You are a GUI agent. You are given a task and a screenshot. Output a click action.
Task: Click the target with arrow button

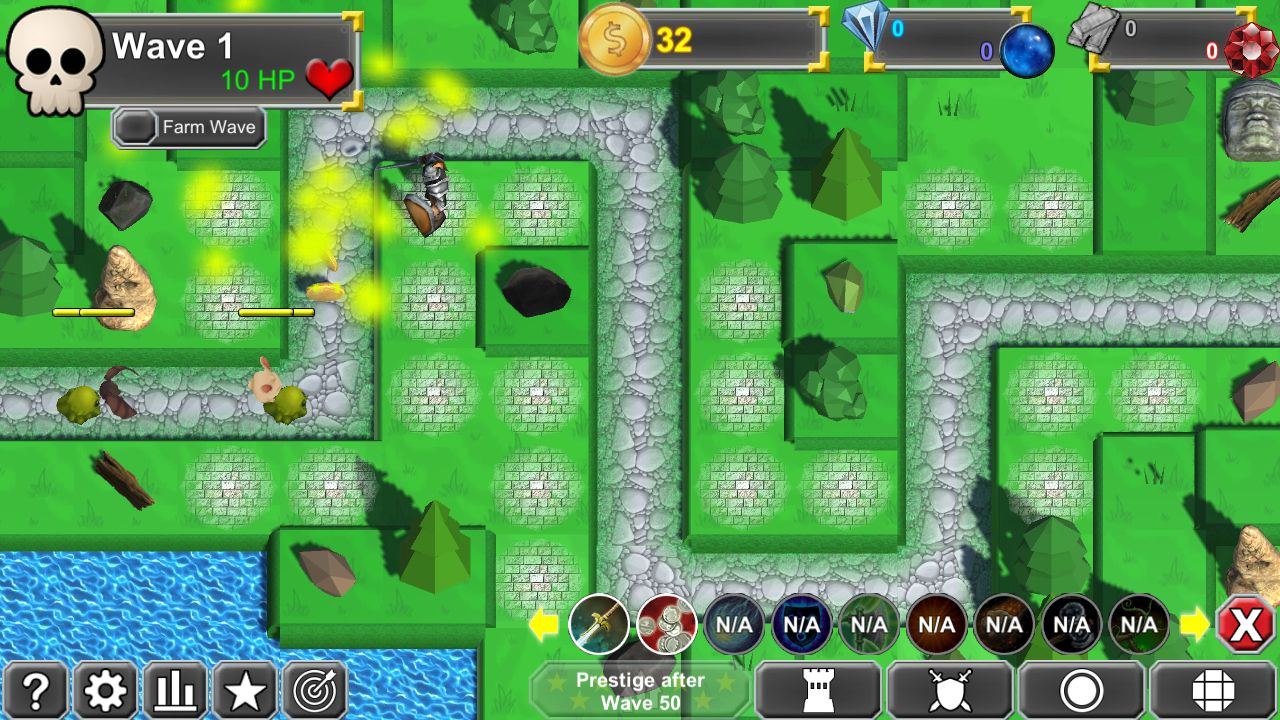pos(315,690)
